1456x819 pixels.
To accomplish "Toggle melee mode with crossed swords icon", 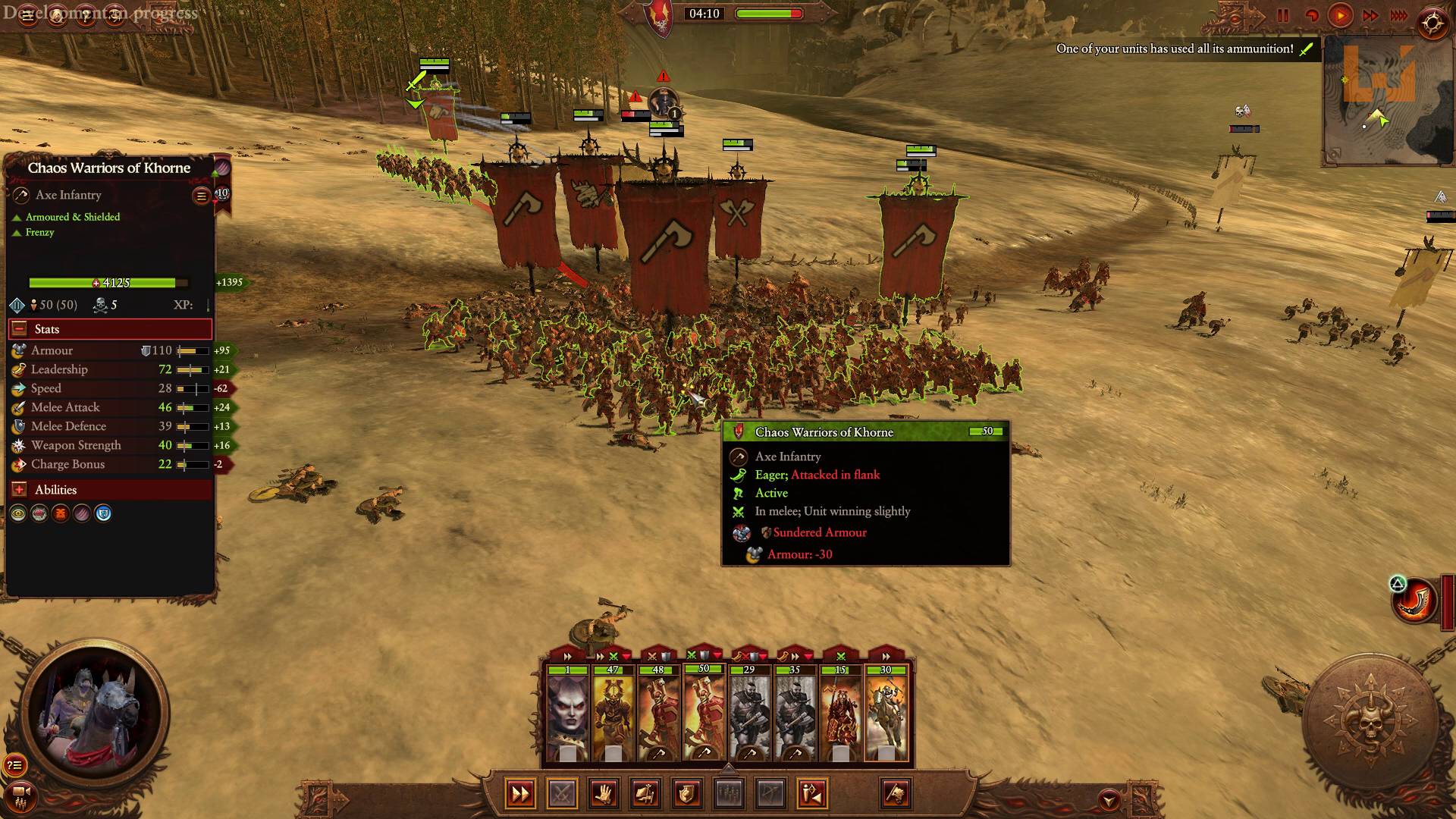I will (x=563, y=794).
